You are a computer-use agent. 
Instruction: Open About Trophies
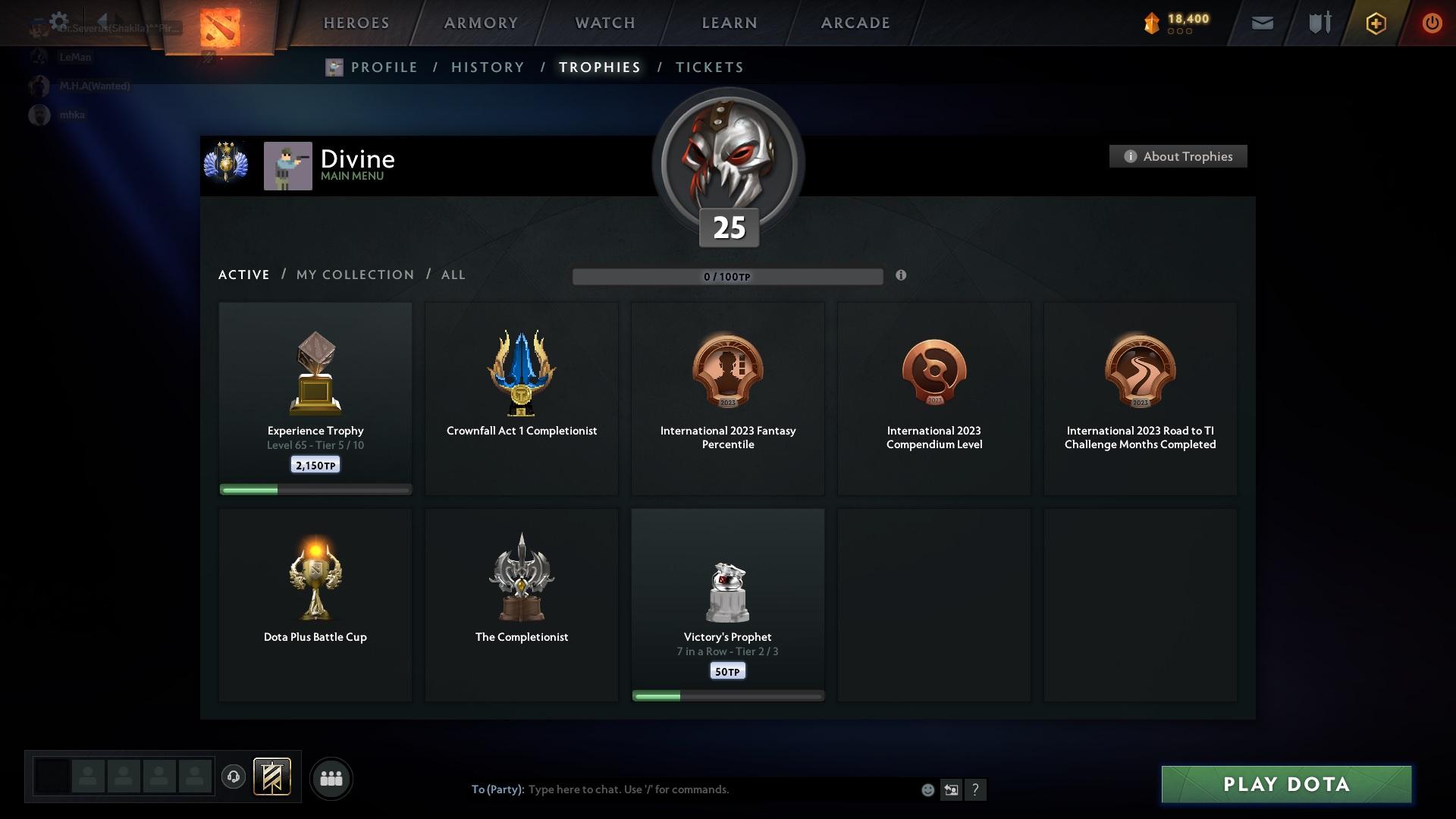coord(1178,156)
